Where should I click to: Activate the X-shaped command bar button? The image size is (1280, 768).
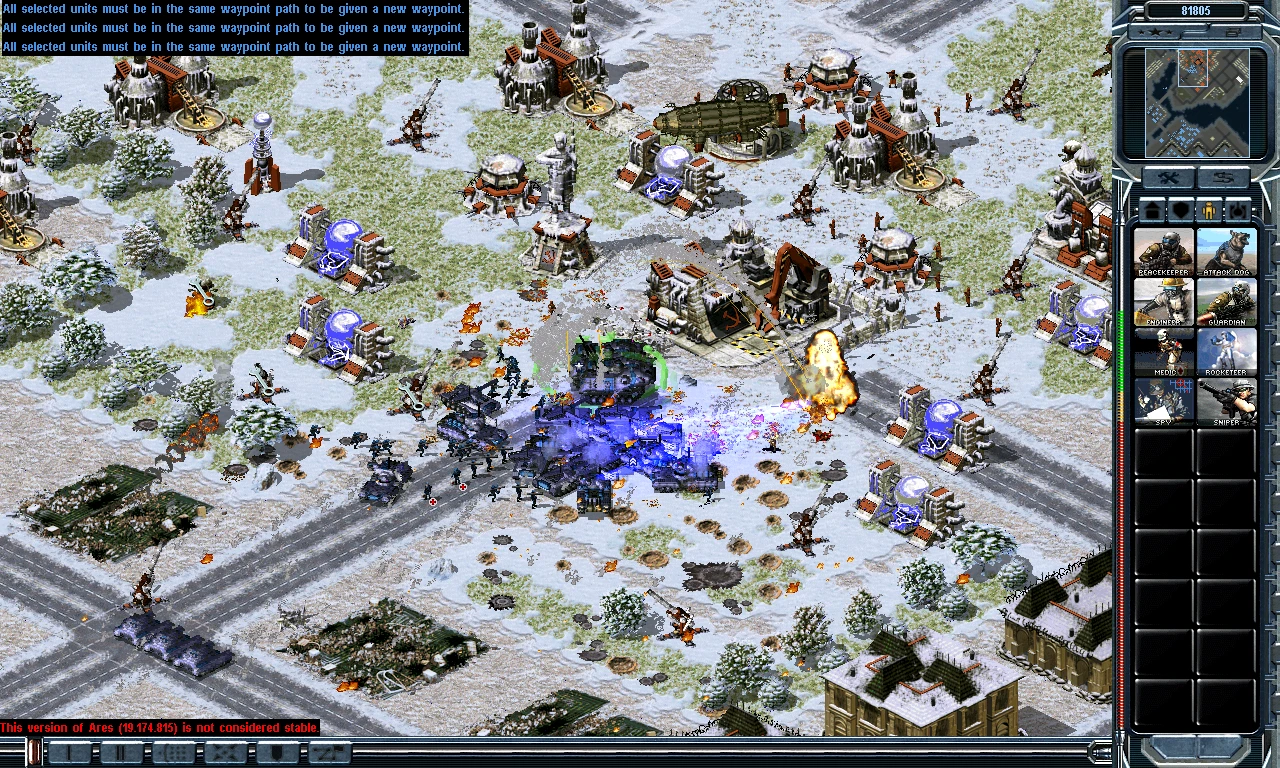click(x=226, y=753)
